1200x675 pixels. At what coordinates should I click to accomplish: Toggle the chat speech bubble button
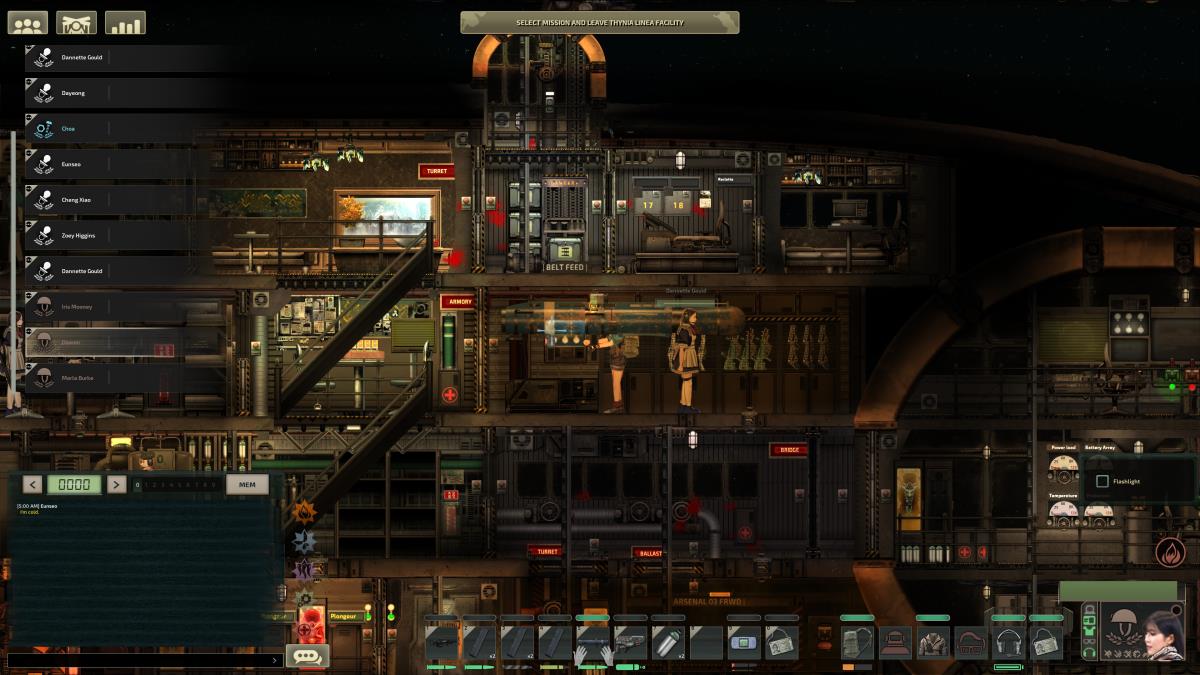(308, 656)
